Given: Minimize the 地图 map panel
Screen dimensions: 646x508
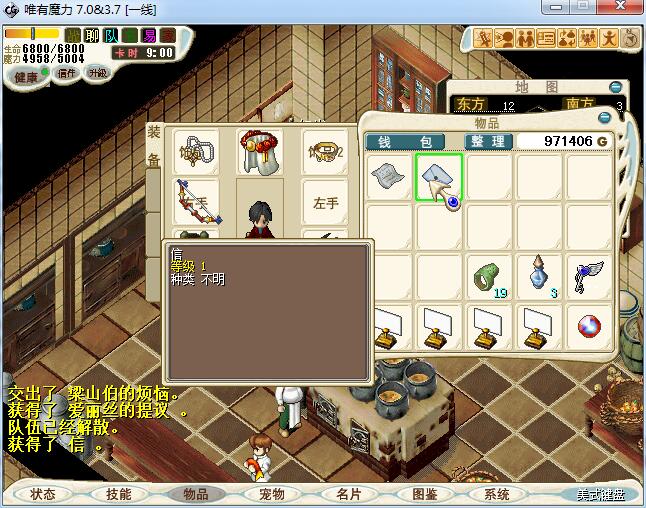Looking at the screenshot, I should [x=616, y=87].
